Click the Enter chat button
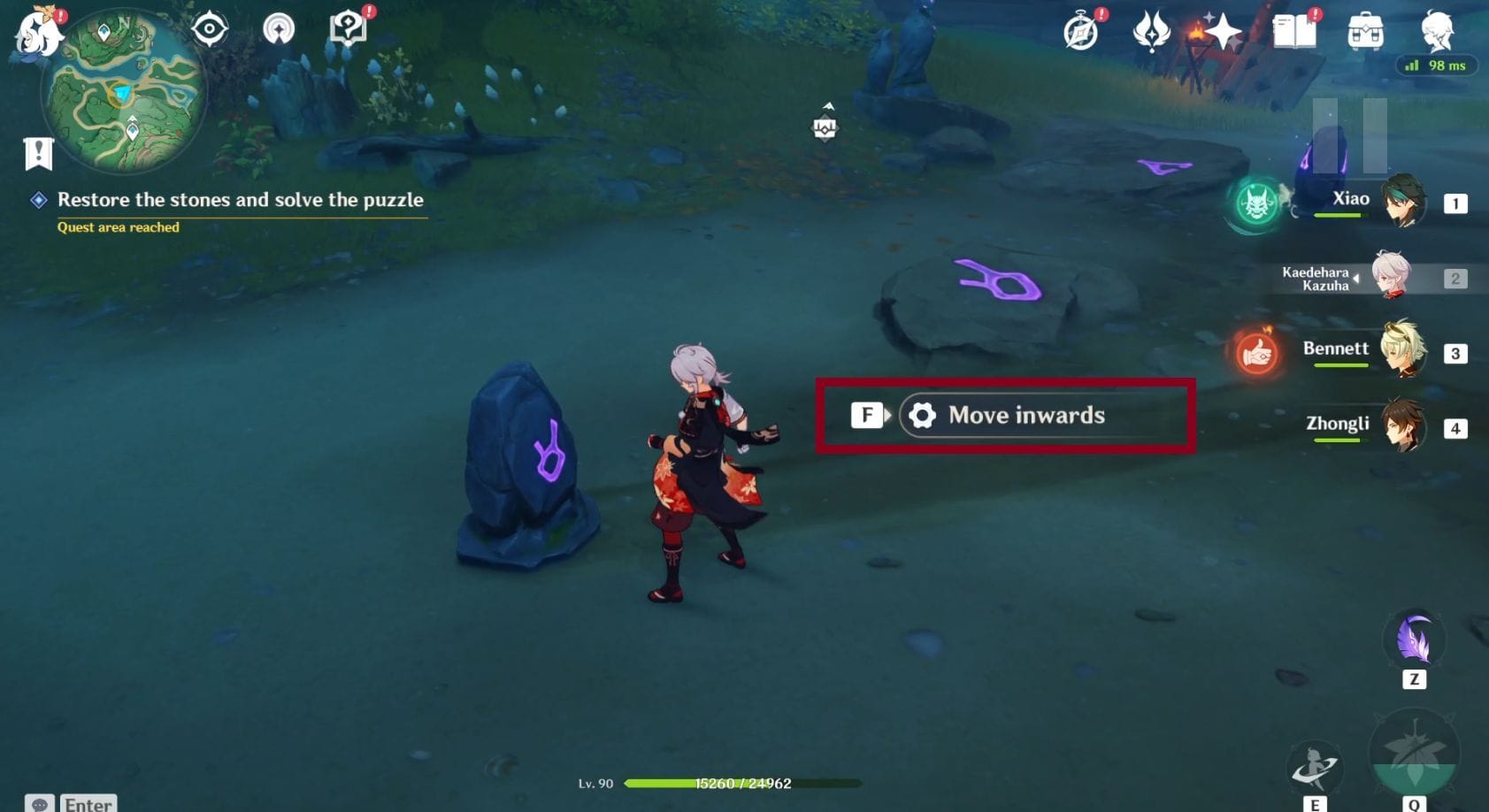The image size is (1489, 812). pyautogui.click(x=87, y=803)
